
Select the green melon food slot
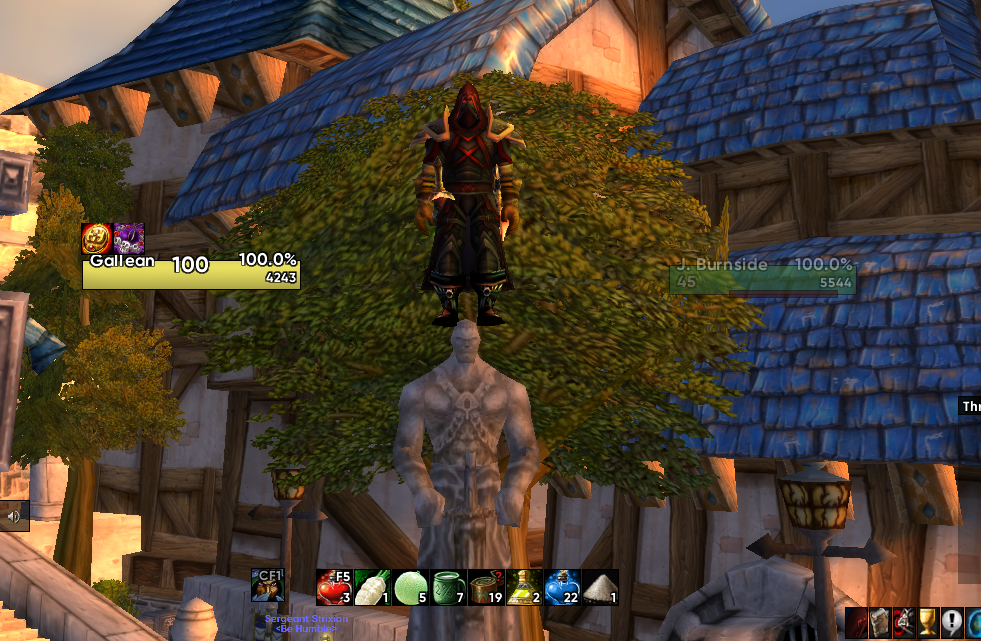409,586
